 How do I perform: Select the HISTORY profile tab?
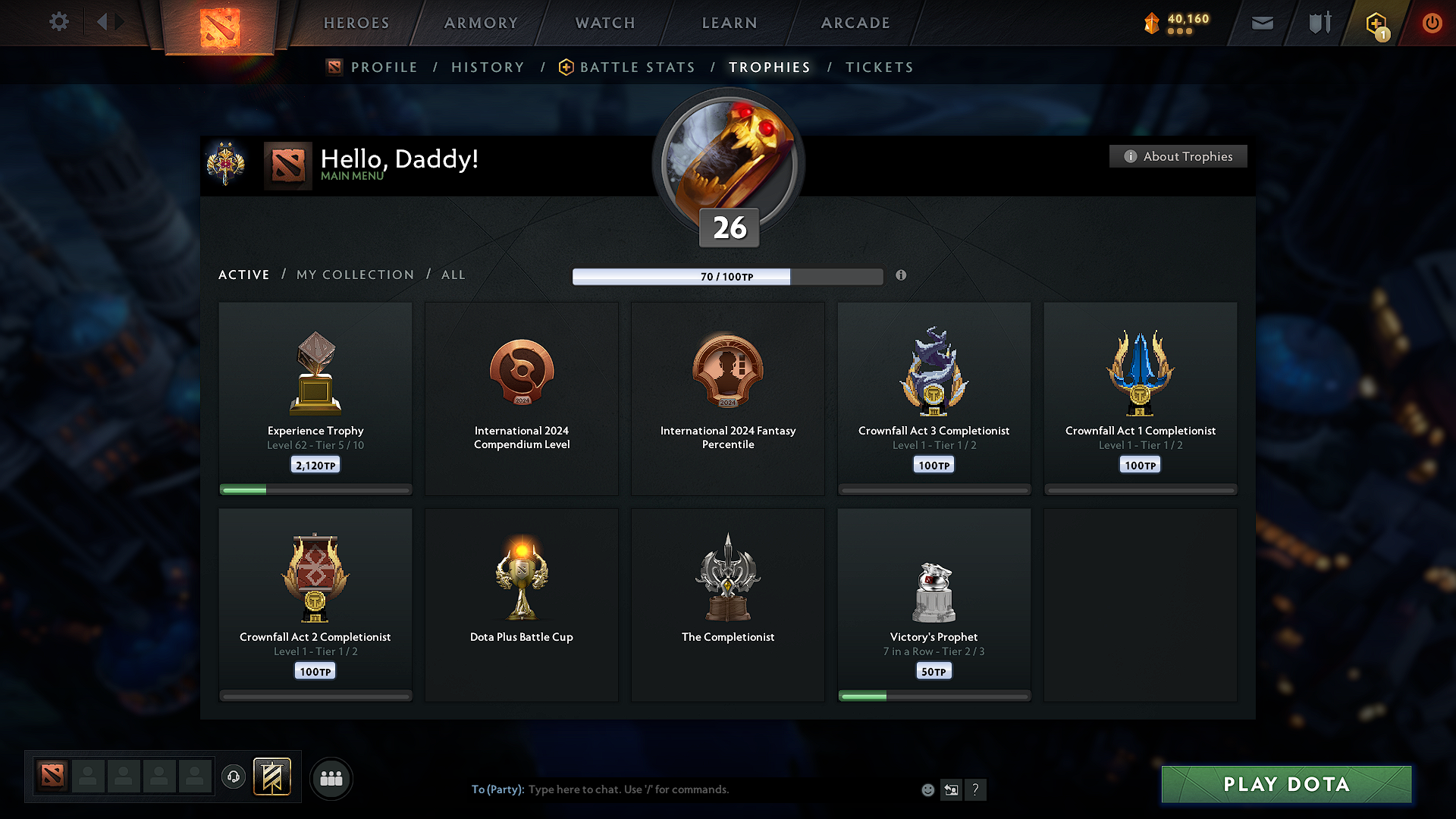488,67
